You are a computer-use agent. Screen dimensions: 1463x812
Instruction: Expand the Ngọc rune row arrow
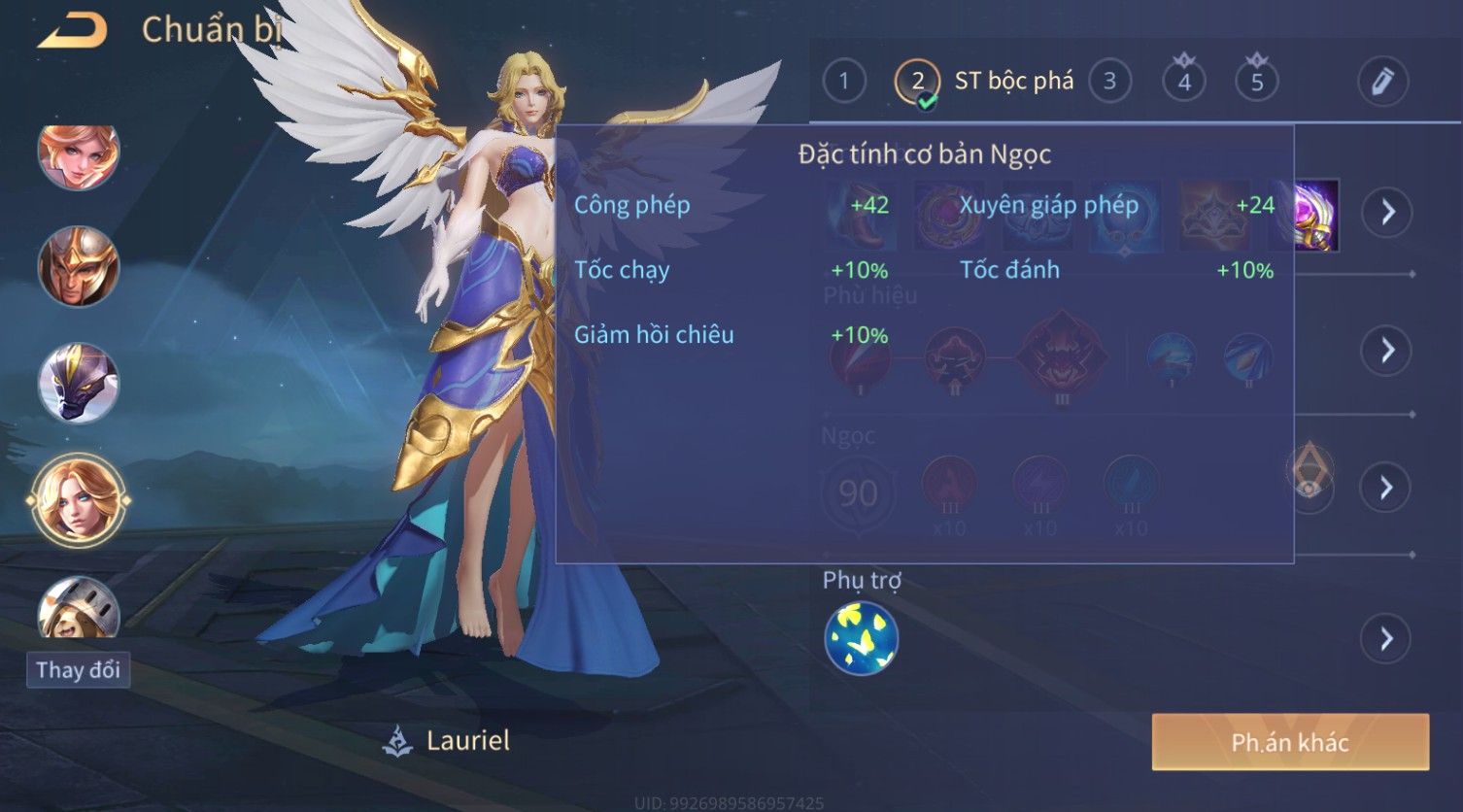pyautogui.click(x=1386, y=487)
